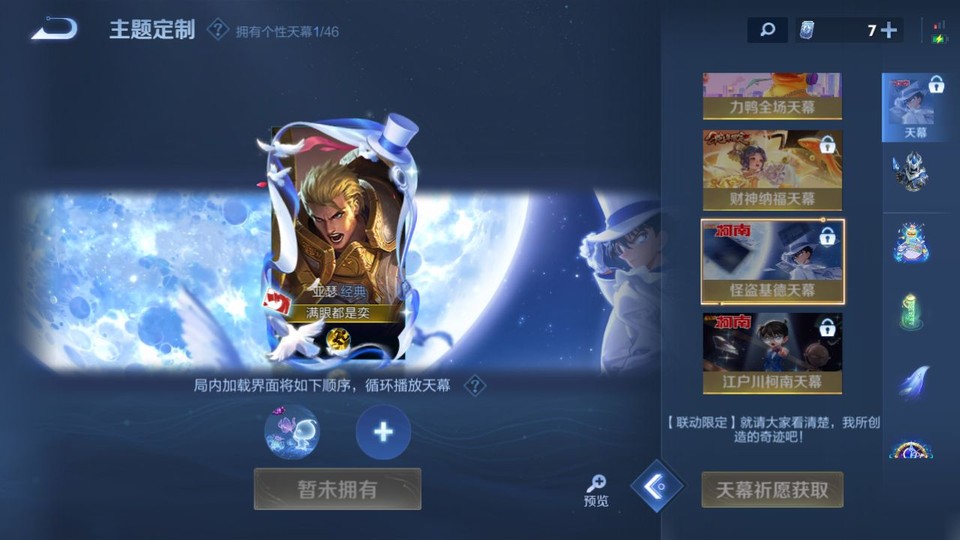The height and width of the screenshot is (540, 960).
Task: Open the blue feather category tab
Action: coord(911,381)
